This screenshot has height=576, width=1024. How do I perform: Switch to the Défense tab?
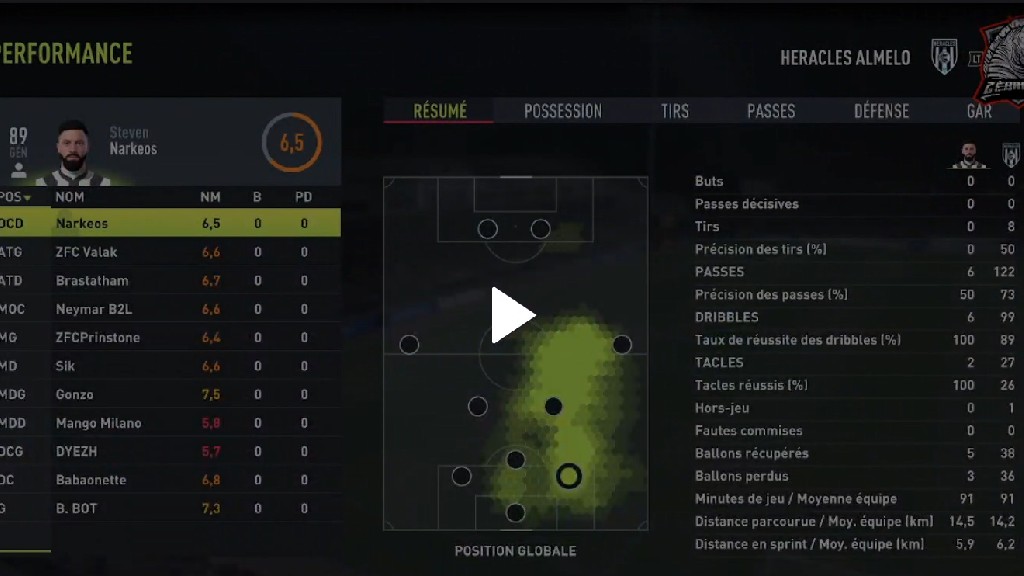pos(881,111)
